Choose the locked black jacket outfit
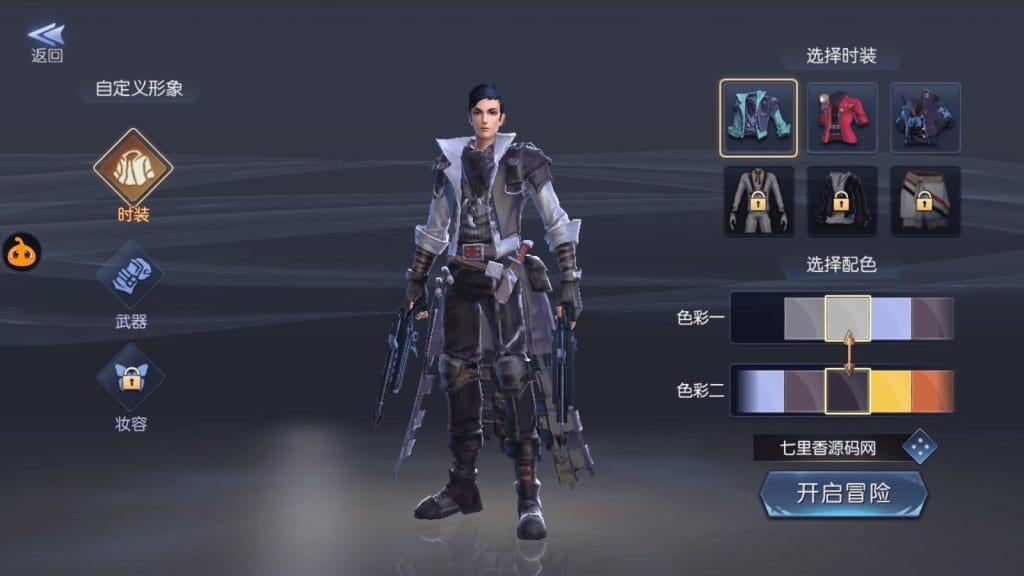1024x576 pixels. [x=842, y=201]
